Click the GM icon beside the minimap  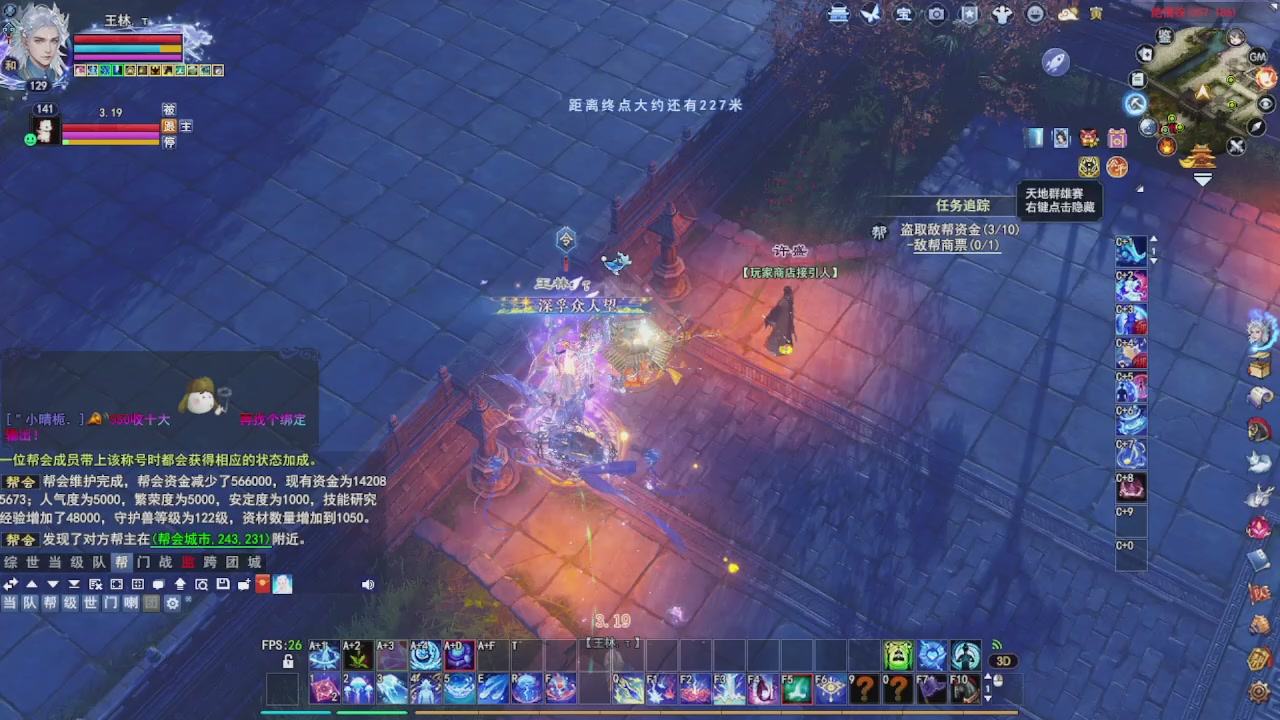tap(1256, 58)
